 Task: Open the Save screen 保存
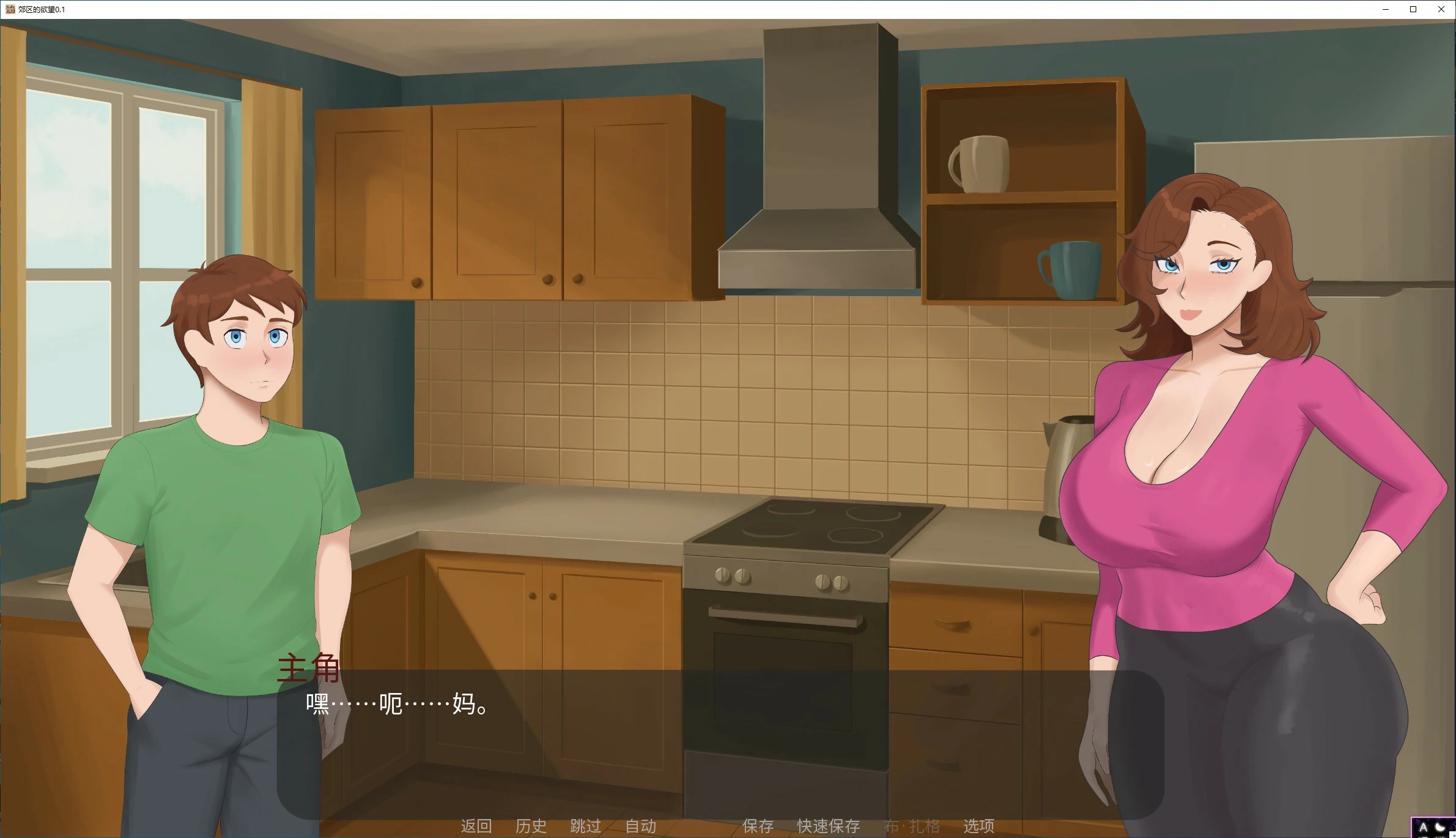click(x=757, y=826)
